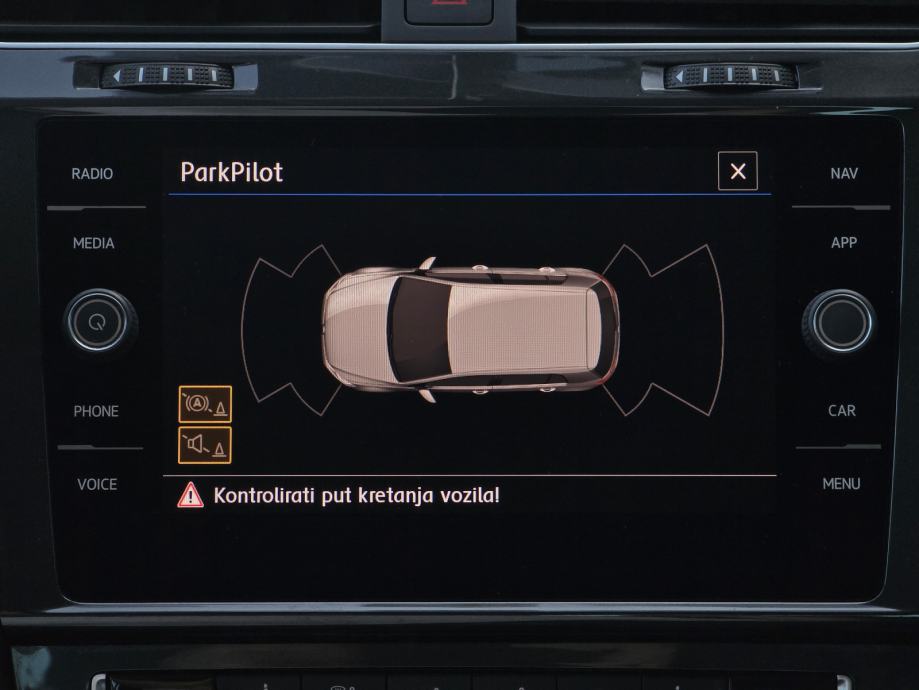
Task: Close the ParkPilot screen
Action: (737, 171)
